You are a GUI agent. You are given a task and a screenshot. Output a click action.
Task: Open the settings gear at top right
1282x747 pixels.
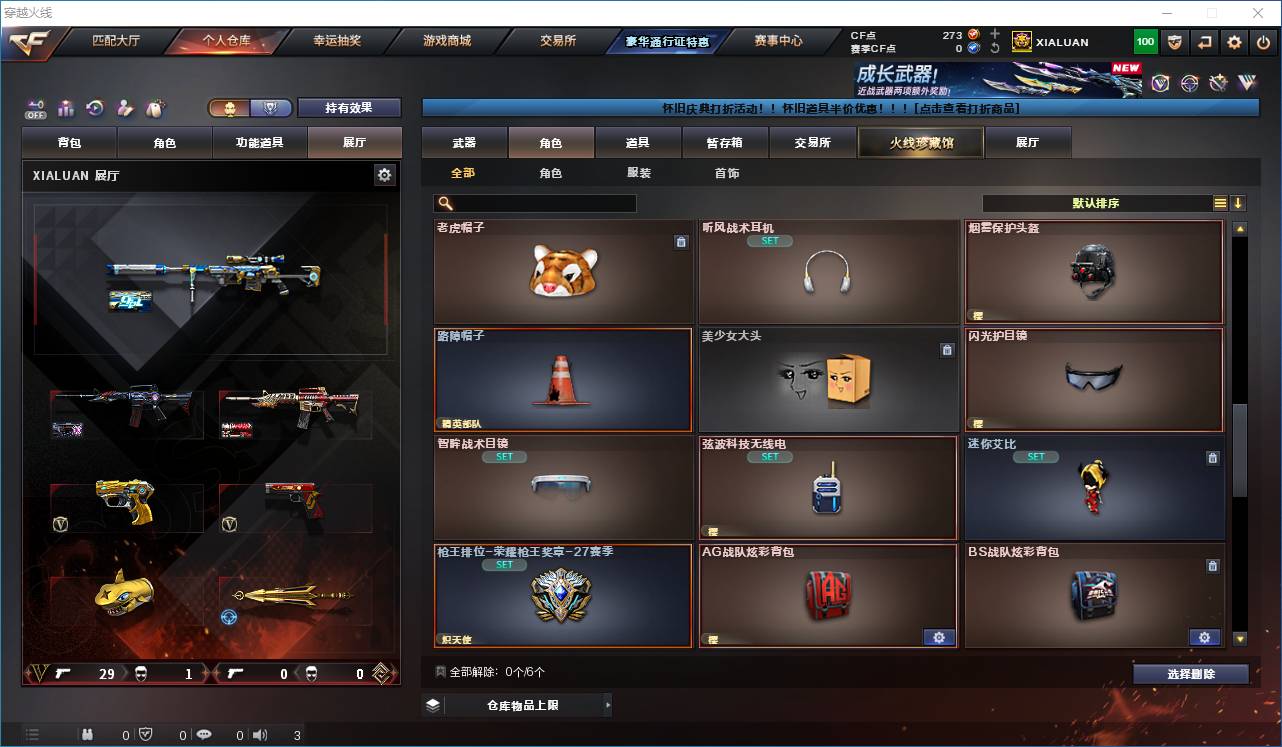tap(1232, 41)
